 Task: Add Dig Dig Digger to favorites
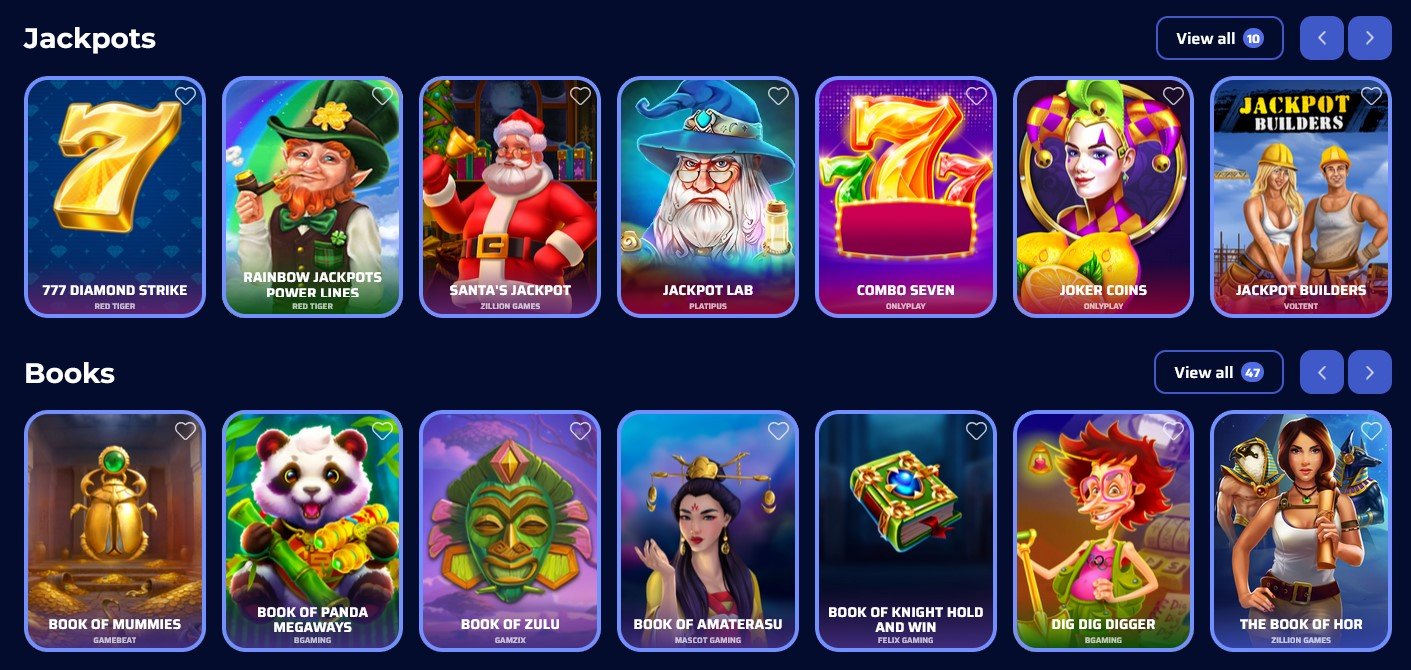[x=1173, y=431]
